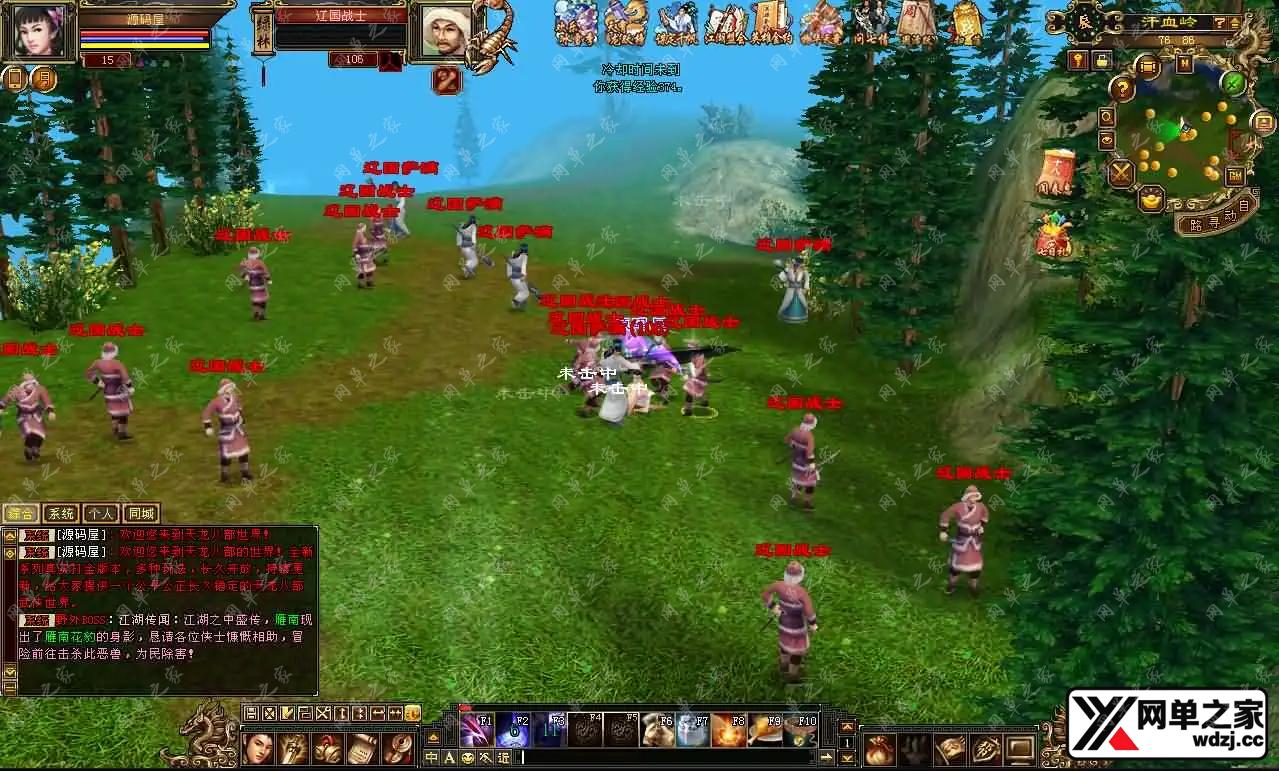Use the F6 pouch item
The height and width of the screenshot is (771, 1279).
(658, 730)
